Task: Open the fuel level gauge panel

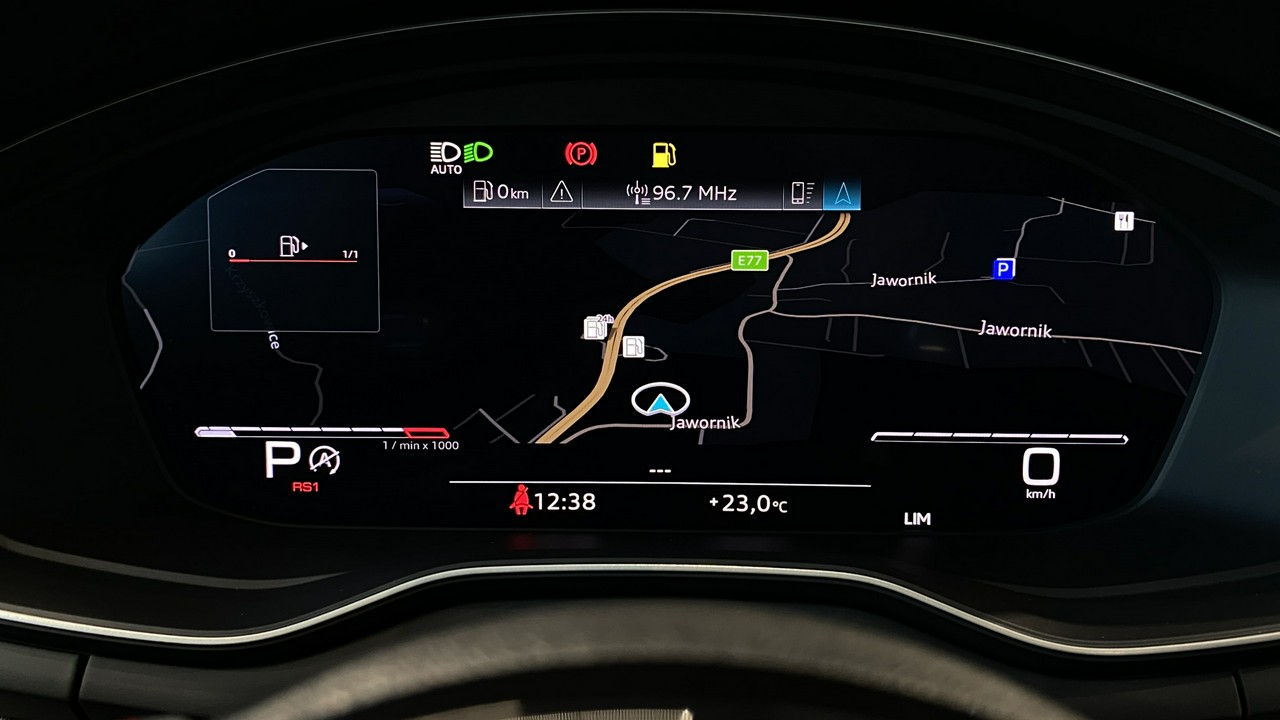Action: pos(294,250)
